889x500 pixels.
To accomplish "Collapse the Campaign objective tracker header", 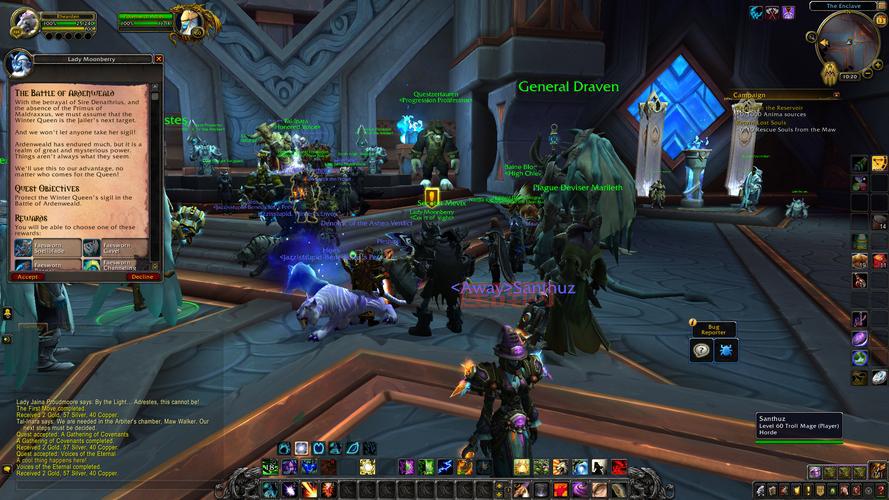I will pyautogui.click(x=838, y=95).
